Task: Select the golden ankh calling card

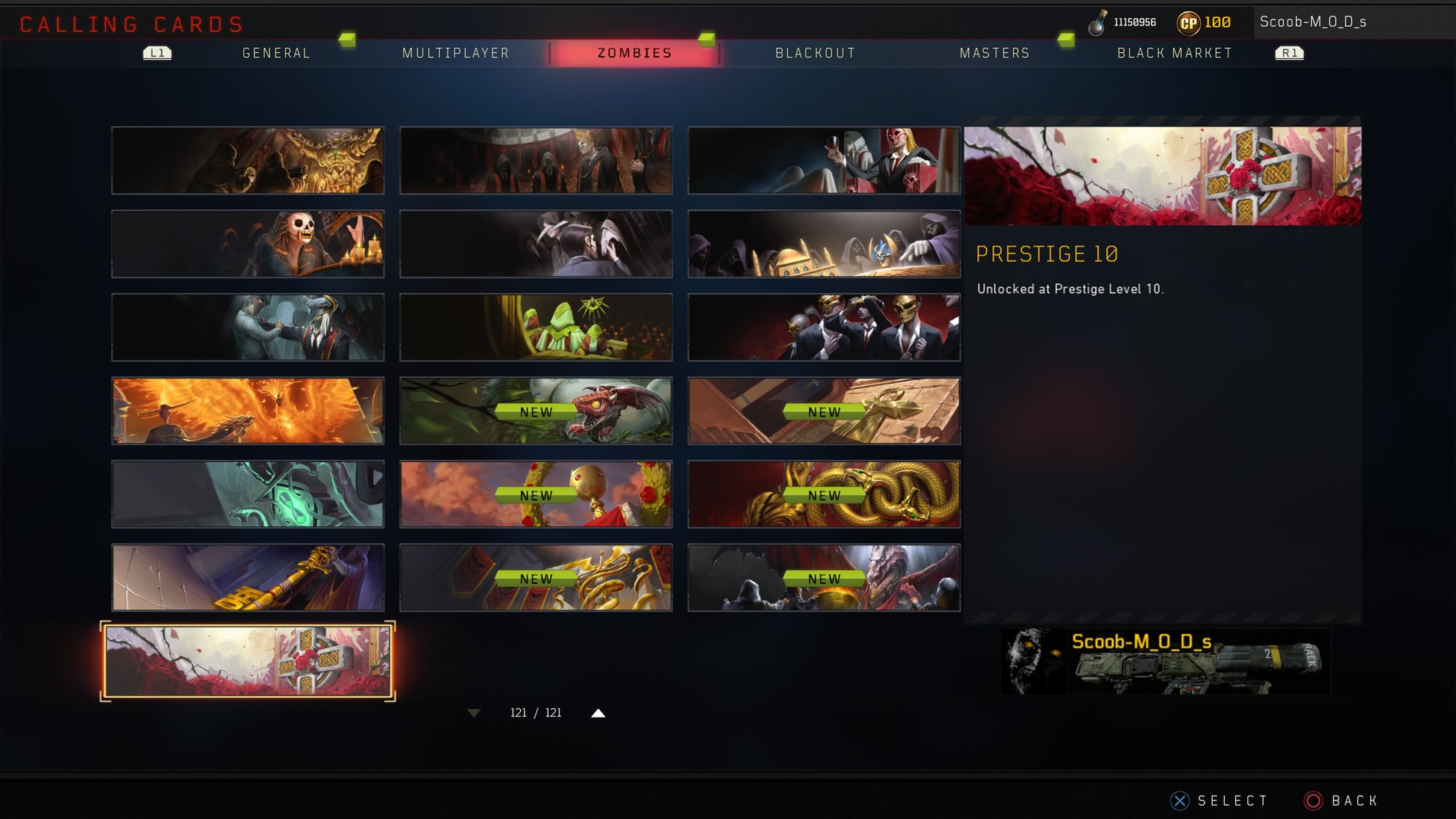Action: [x=824, y=411]
